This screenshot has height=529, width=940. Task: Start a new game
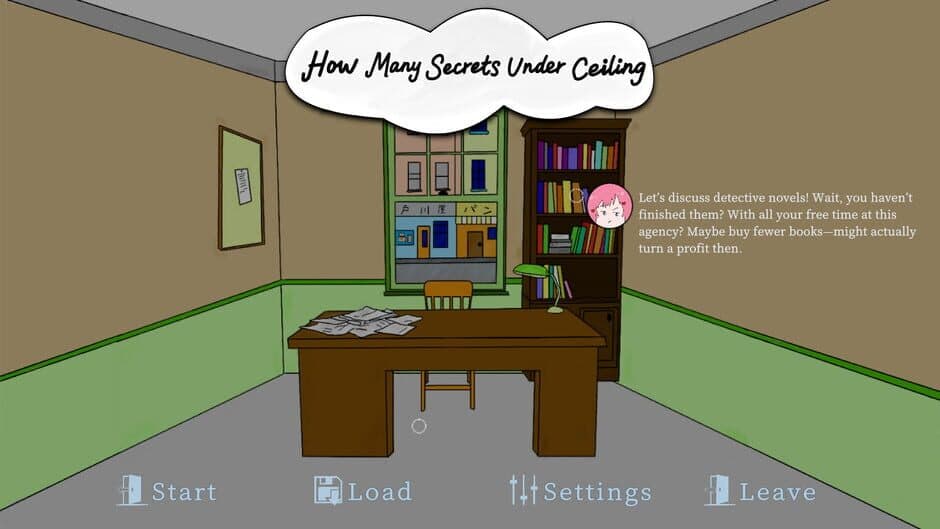click(x=167, y=491)
